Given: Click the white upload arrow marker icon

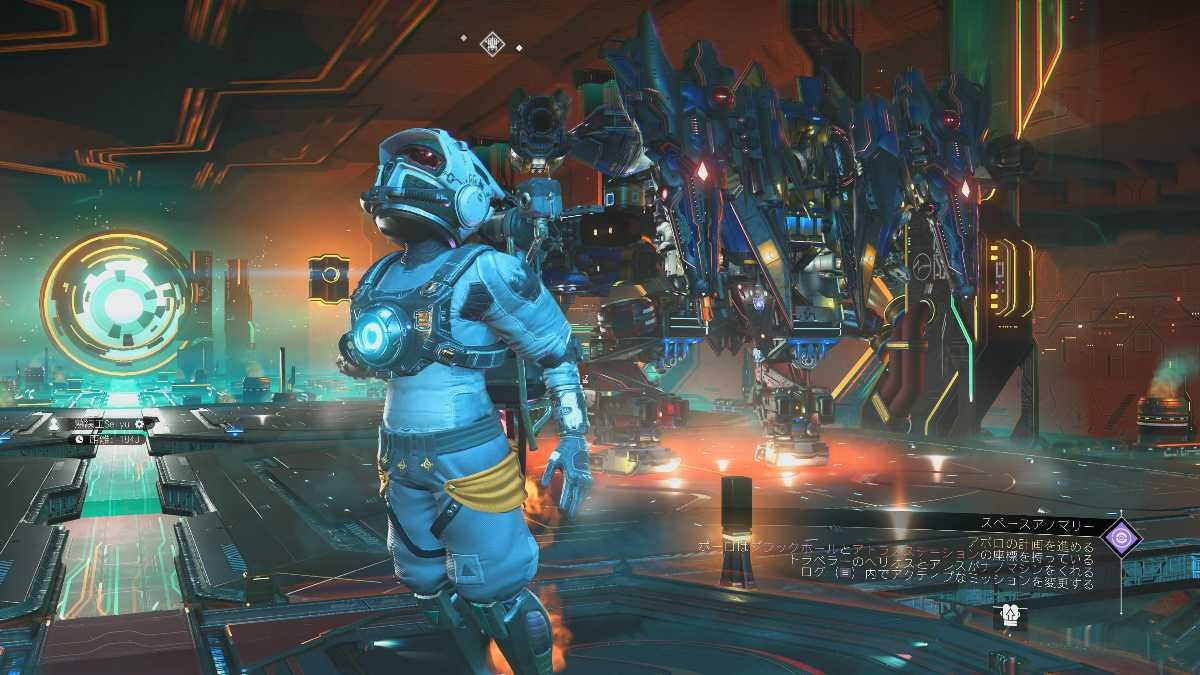Looking at the screenshot, I should (1011, 617).
